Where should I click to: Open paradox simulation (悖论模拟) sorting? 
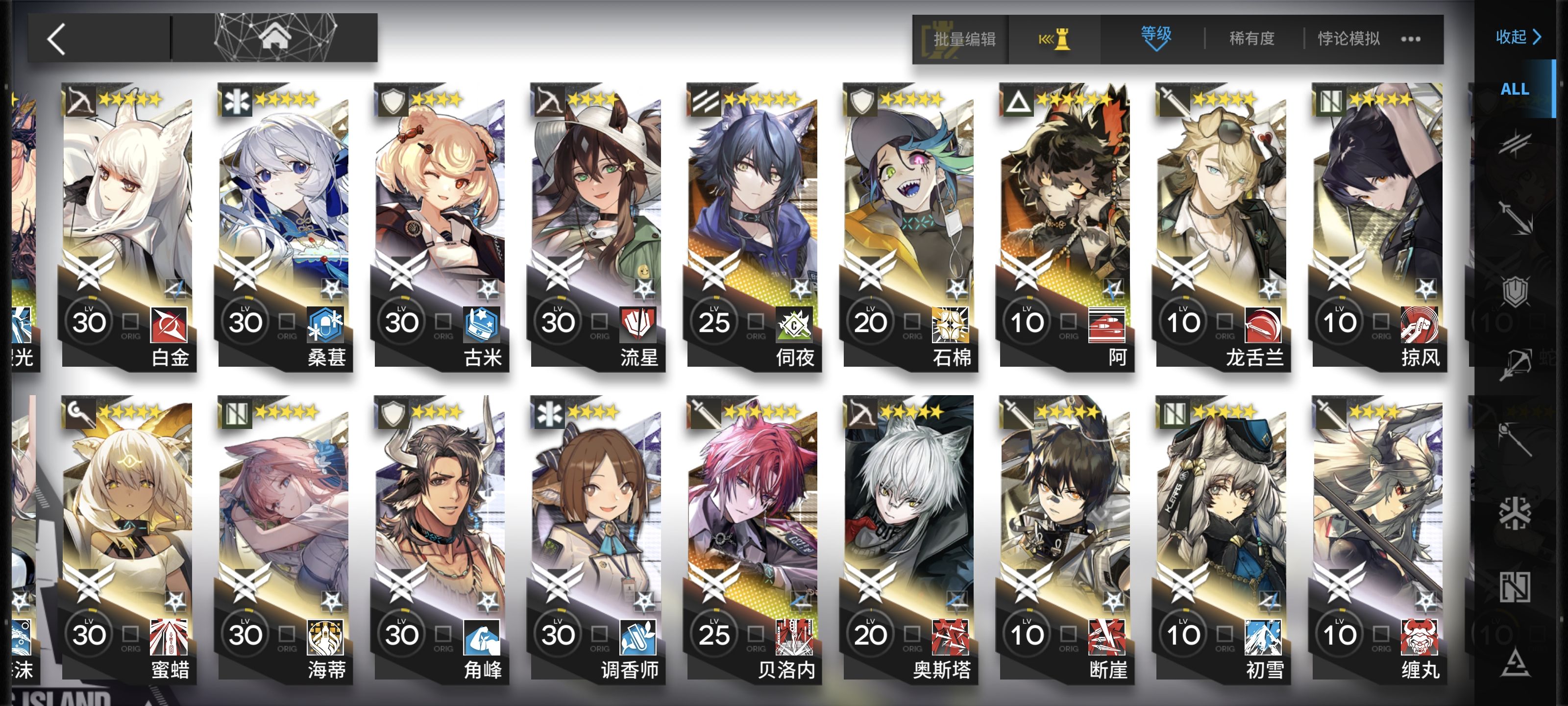pyautogui.click(x=1348, y=39)
